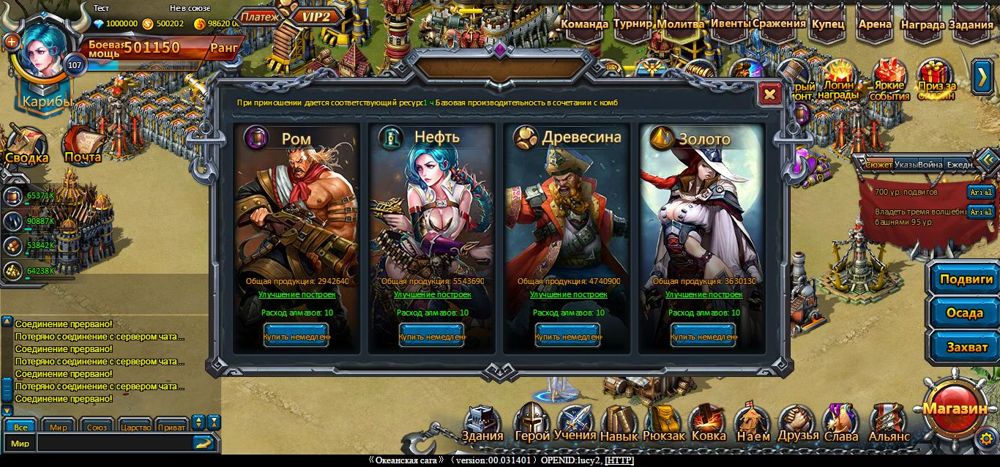Buy immediately on the Древесина card
The image size is (1000, 467).
pyautogui.click(x=567, y=336)
